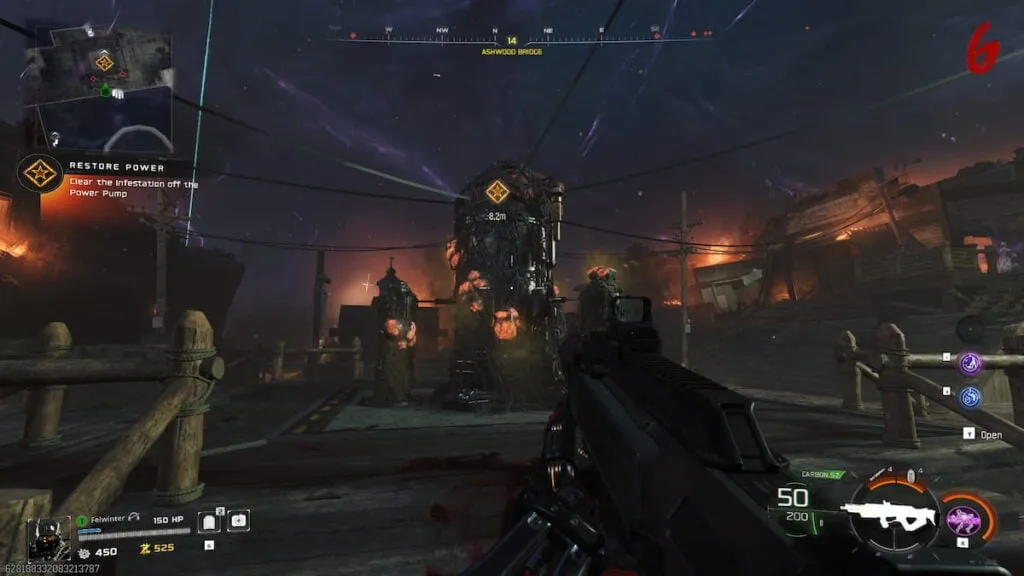Select the Carbon 57 weapon icon
Viewport: 1024px width, 576px height.
tap(888, 514)
